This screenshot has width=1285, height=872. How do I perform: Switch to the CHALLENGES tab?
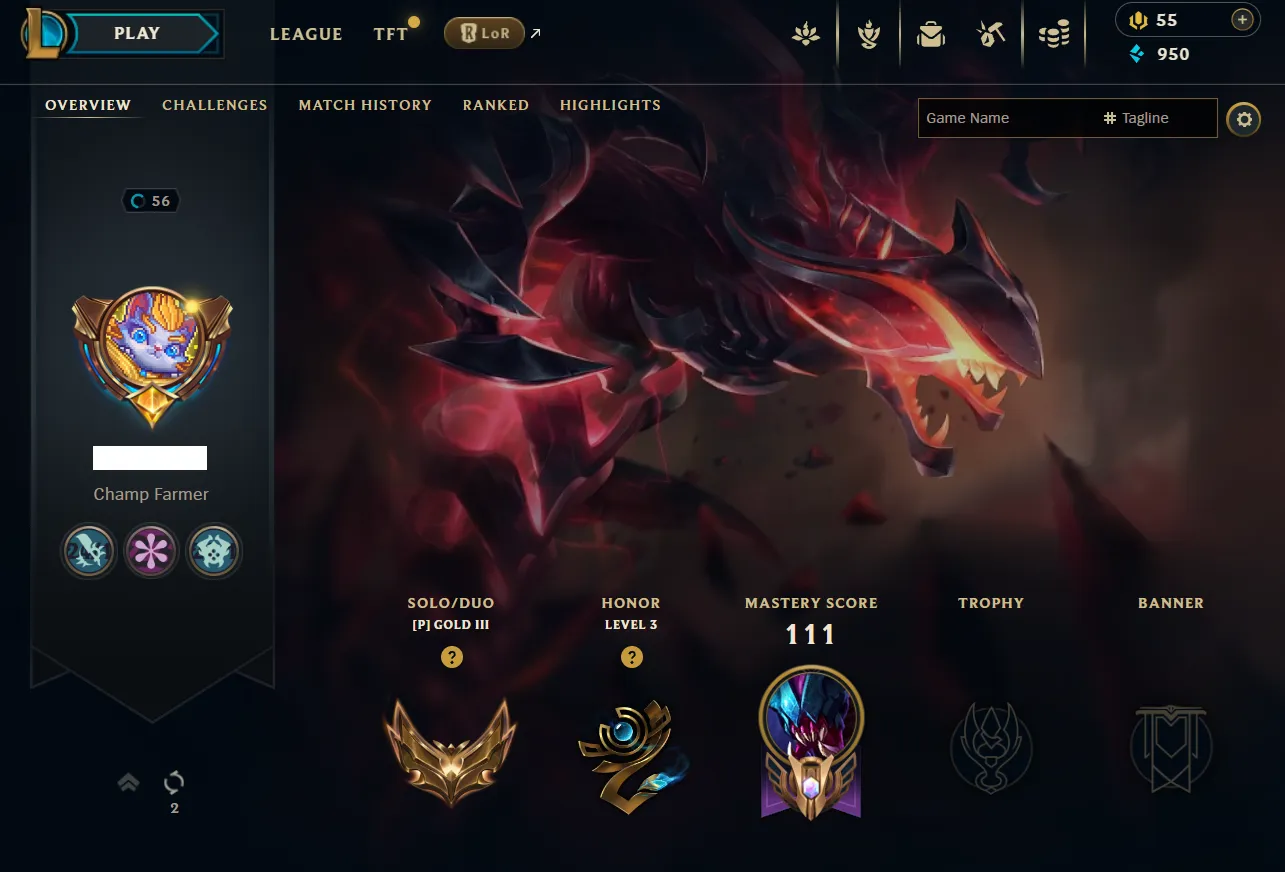(x=214, y=105)
